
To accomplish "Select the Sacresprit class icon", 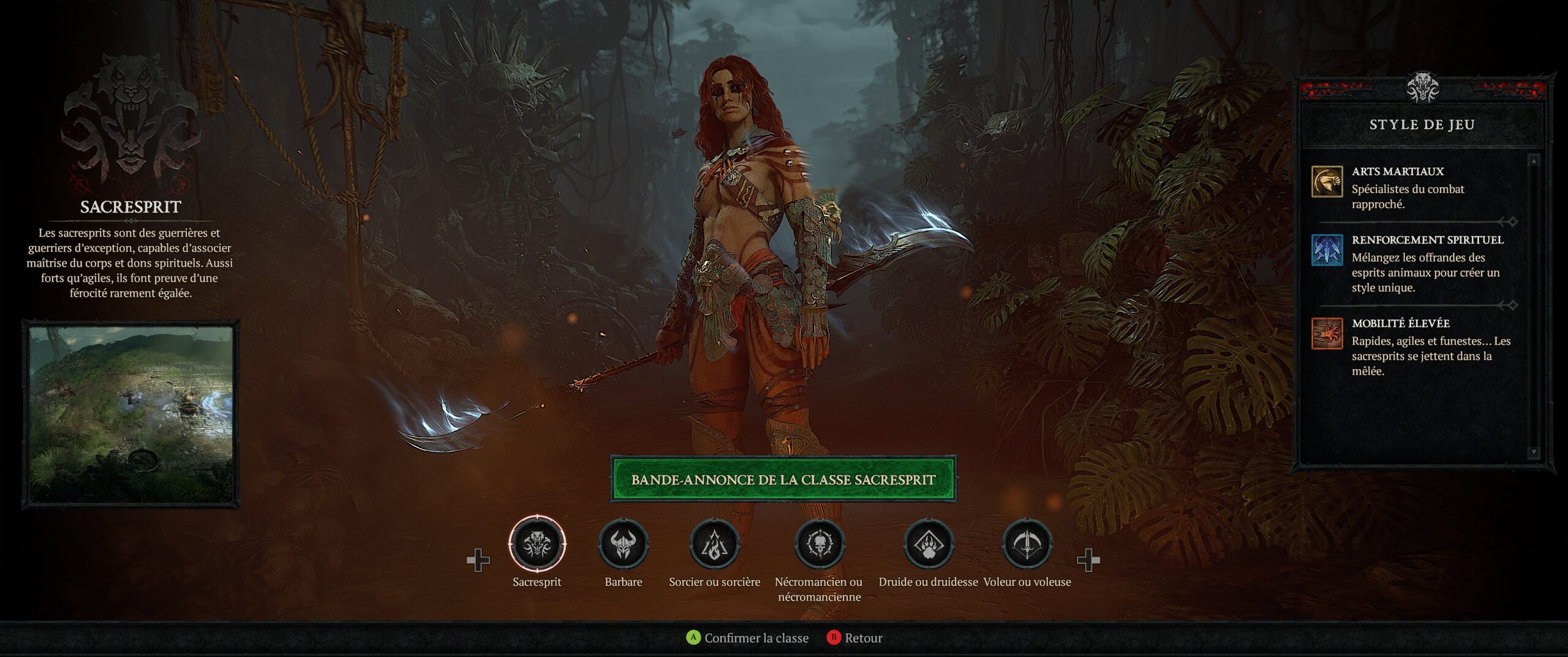I will click(x=537, y=544).
